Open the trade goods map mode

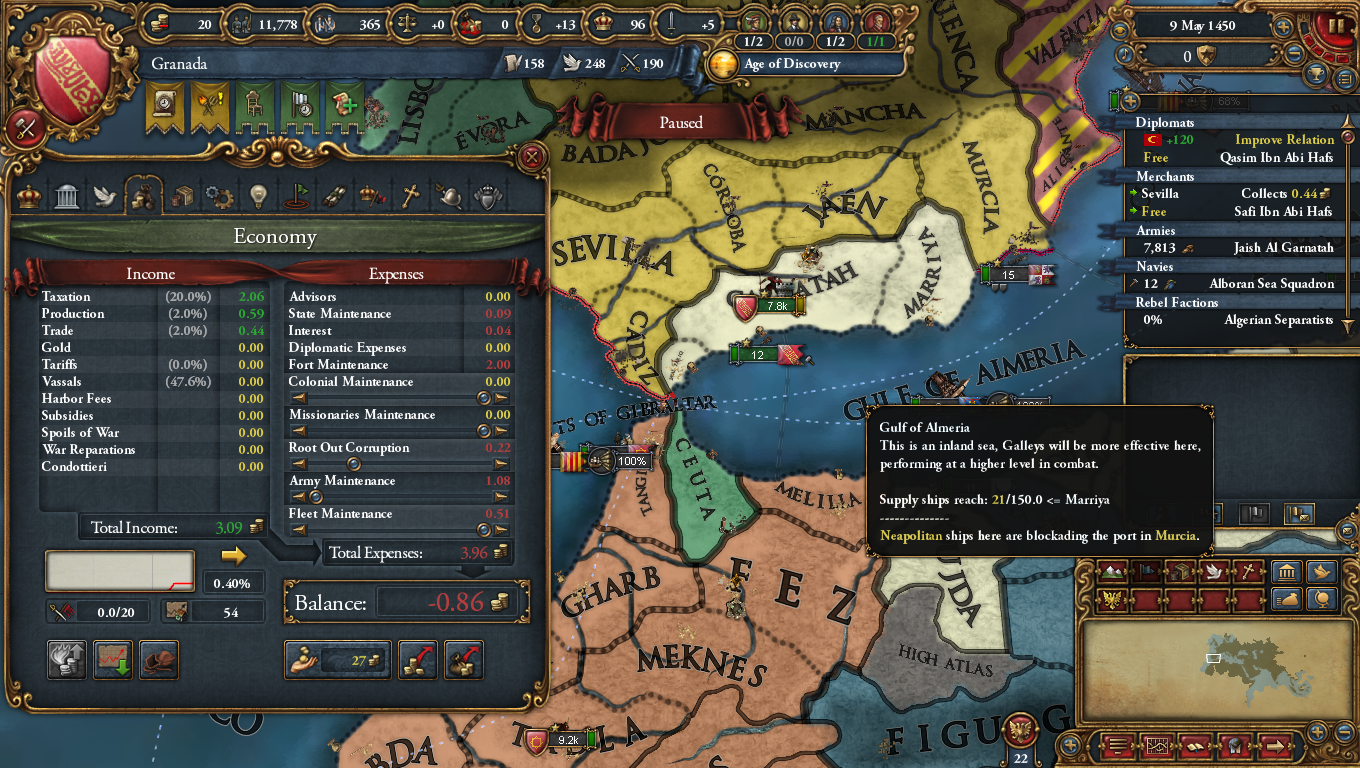click(x=1181, y=571)
